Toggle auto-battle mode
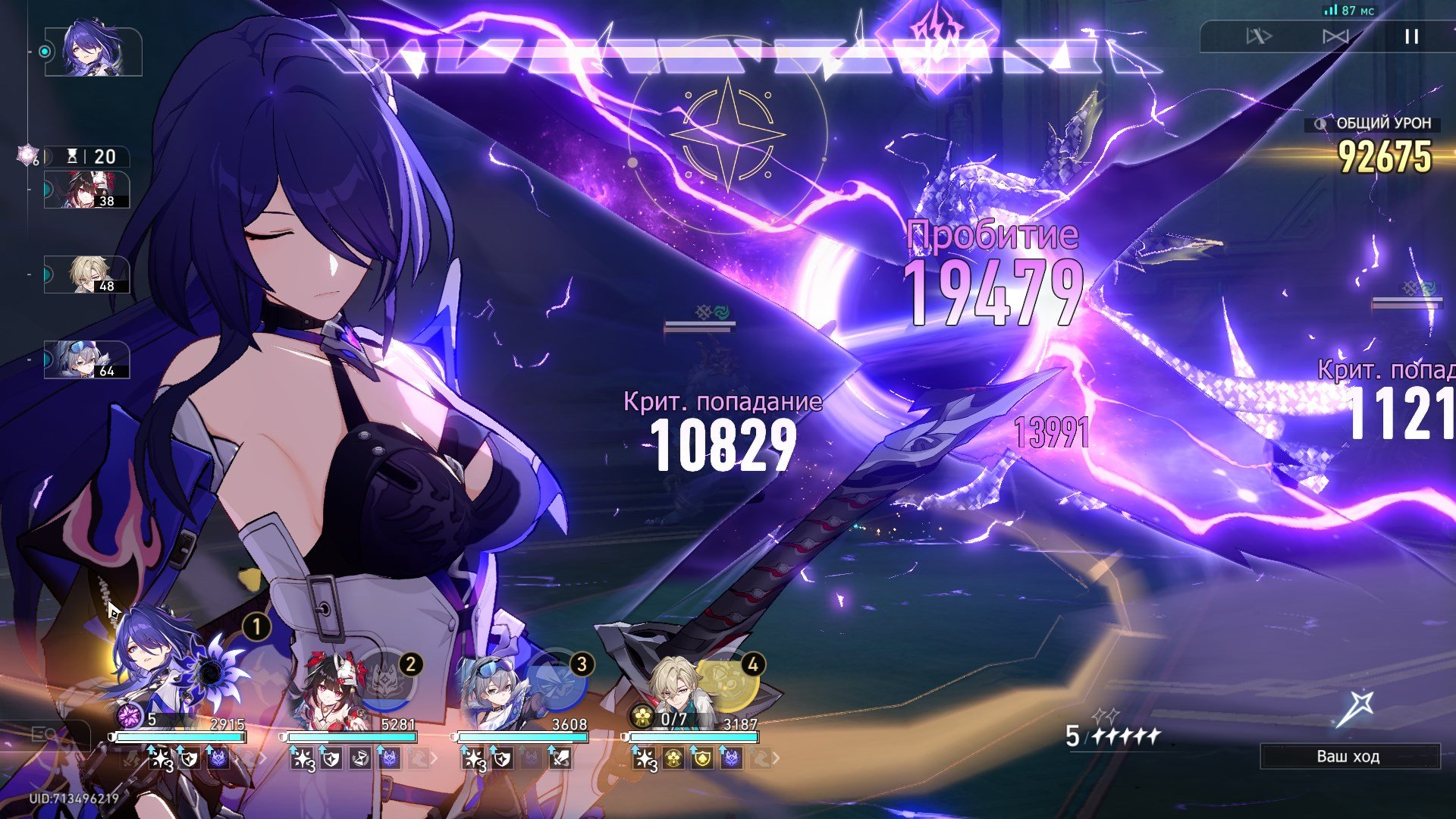This screenshot has height=819, width=1456. tap(1335, 36)
